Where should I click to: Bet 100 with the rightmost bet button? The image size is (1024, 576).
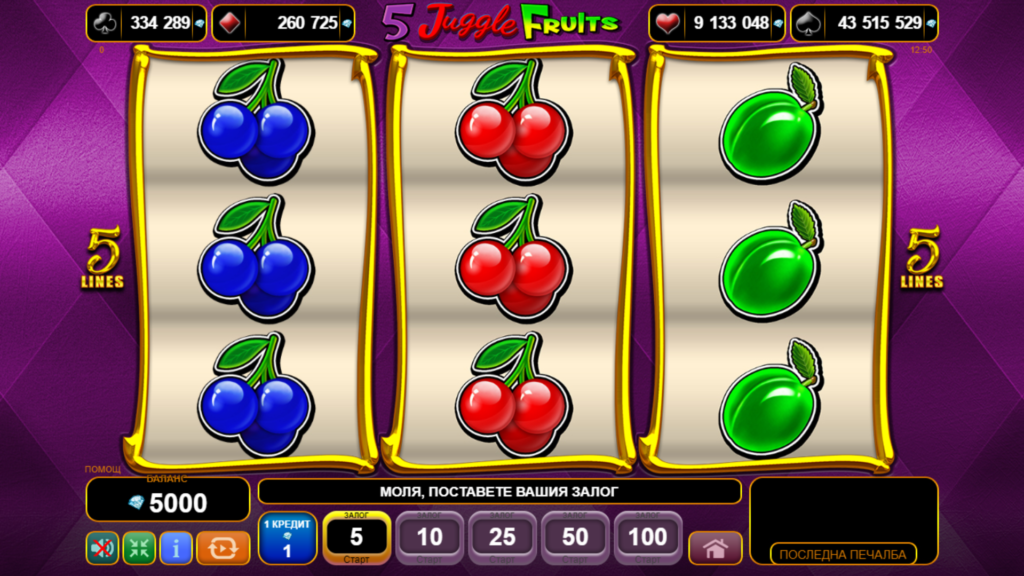(x=648, y=538)
